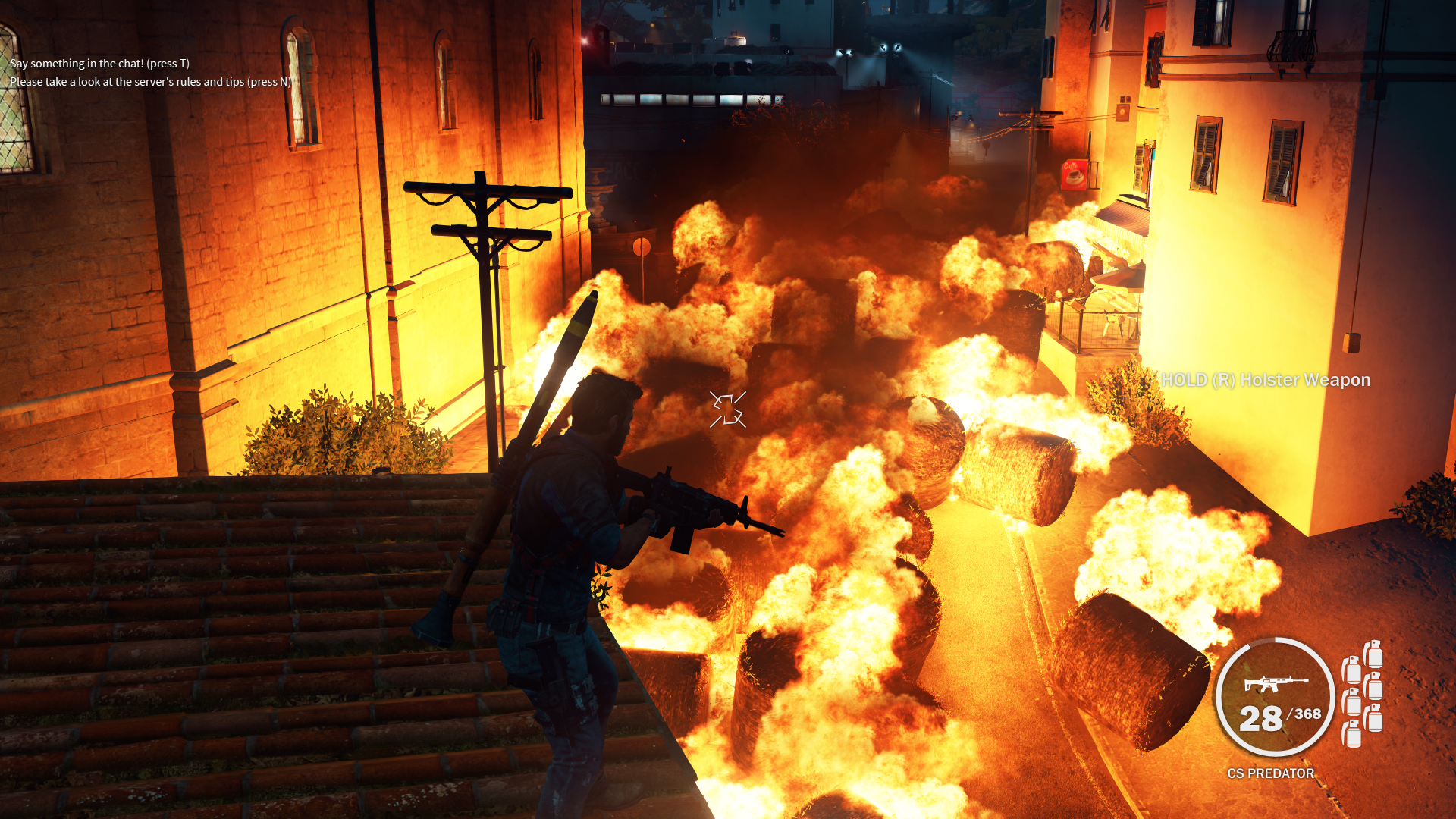Open the chat tip about server rules
The image size is (1456, 819).
(150, 82)
